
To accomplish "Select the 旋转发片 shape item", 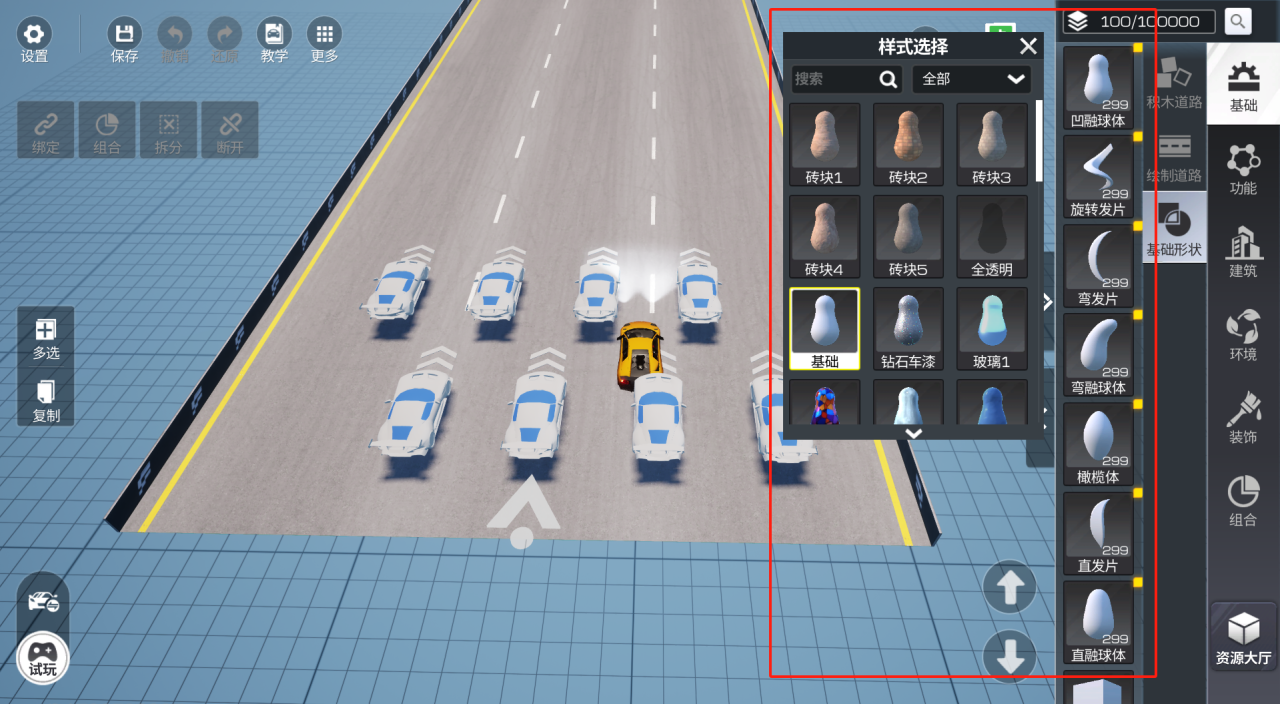I will point(1098,176).
